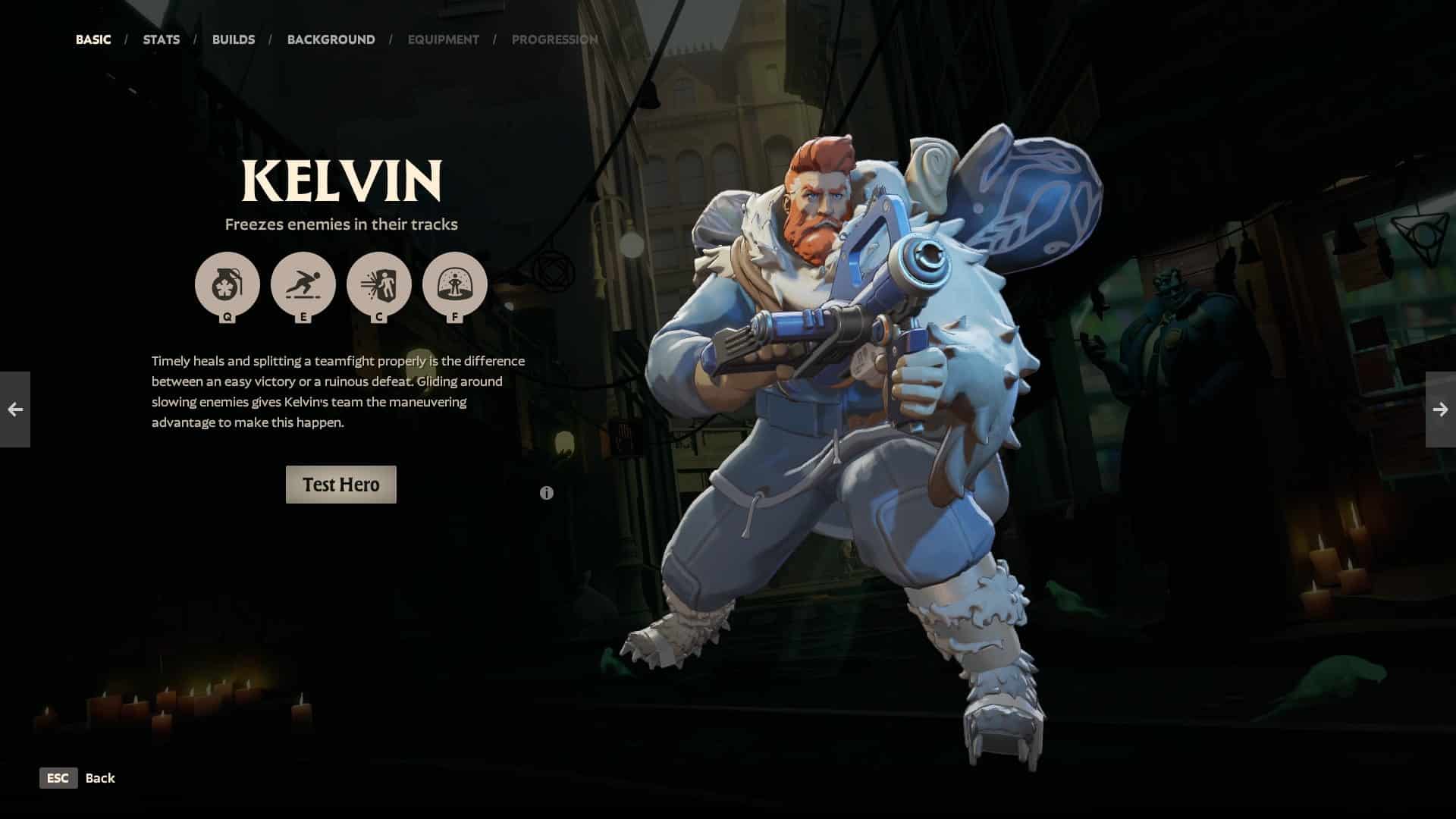Open the small info icon

[x=546, y=493]
